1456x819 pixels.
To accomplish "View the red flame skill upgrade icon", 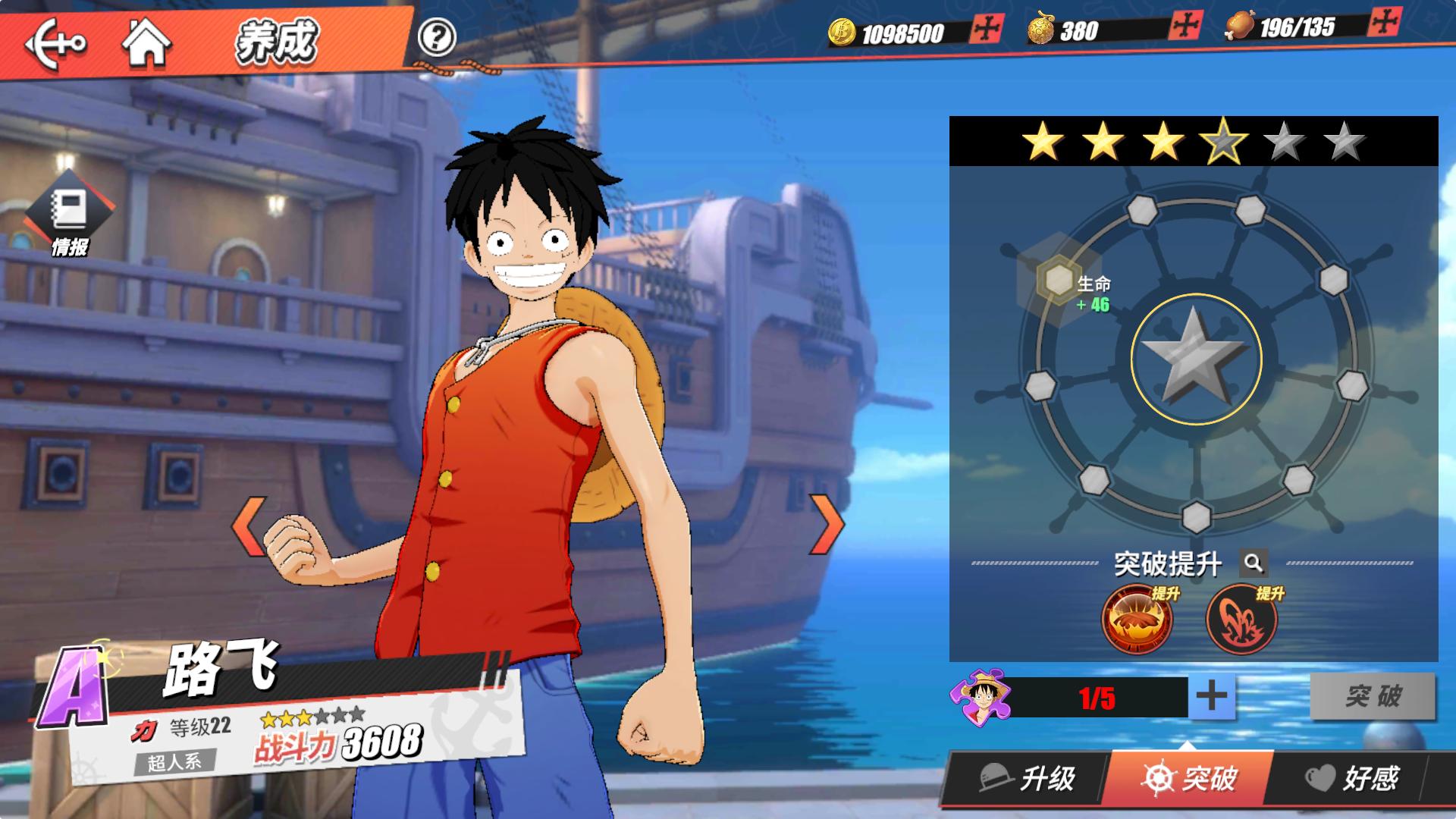I will click(1241, 620).
